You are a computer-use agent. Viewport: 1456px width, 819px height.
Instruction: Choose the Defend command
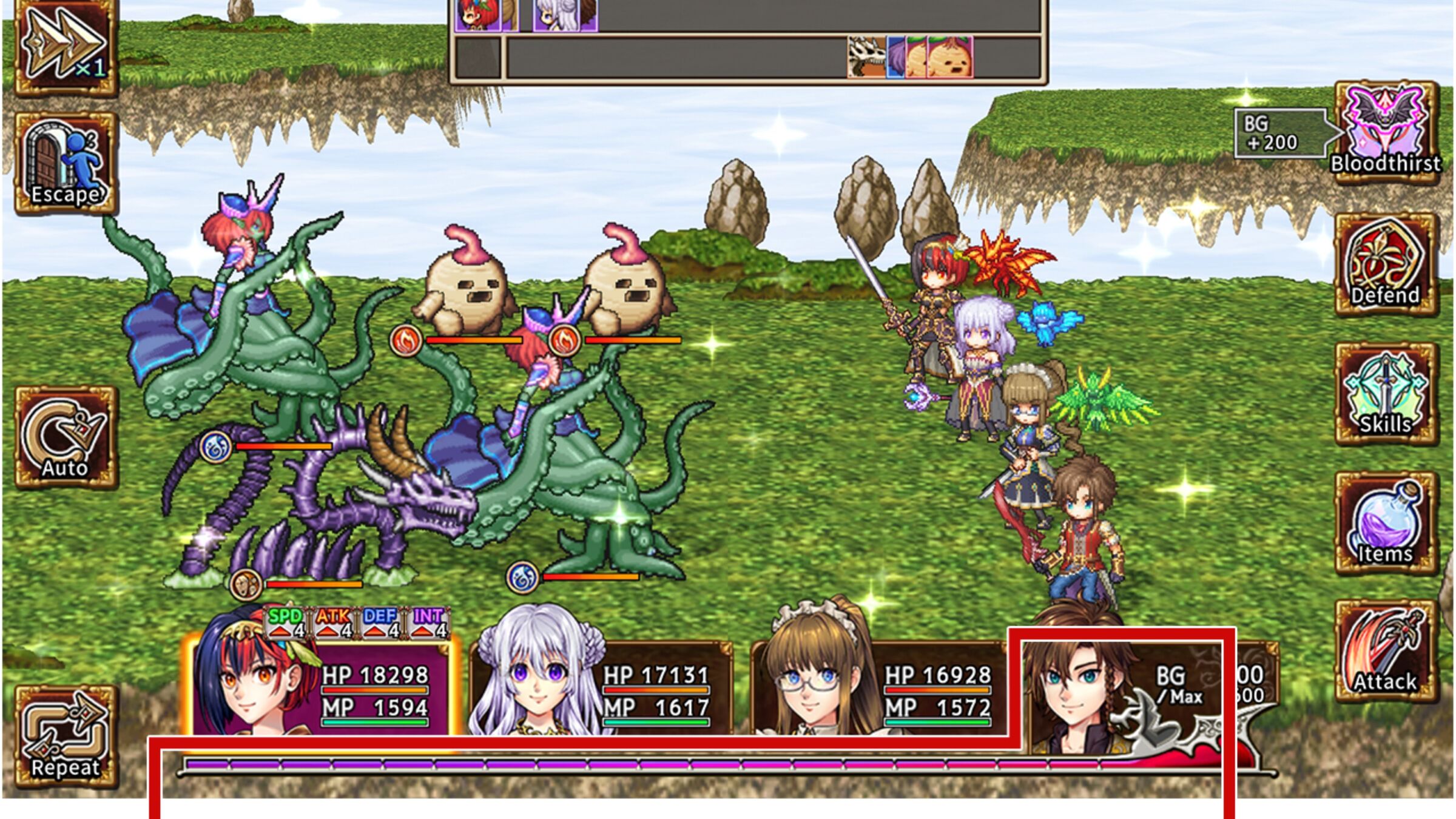(x=1386, y=265)
